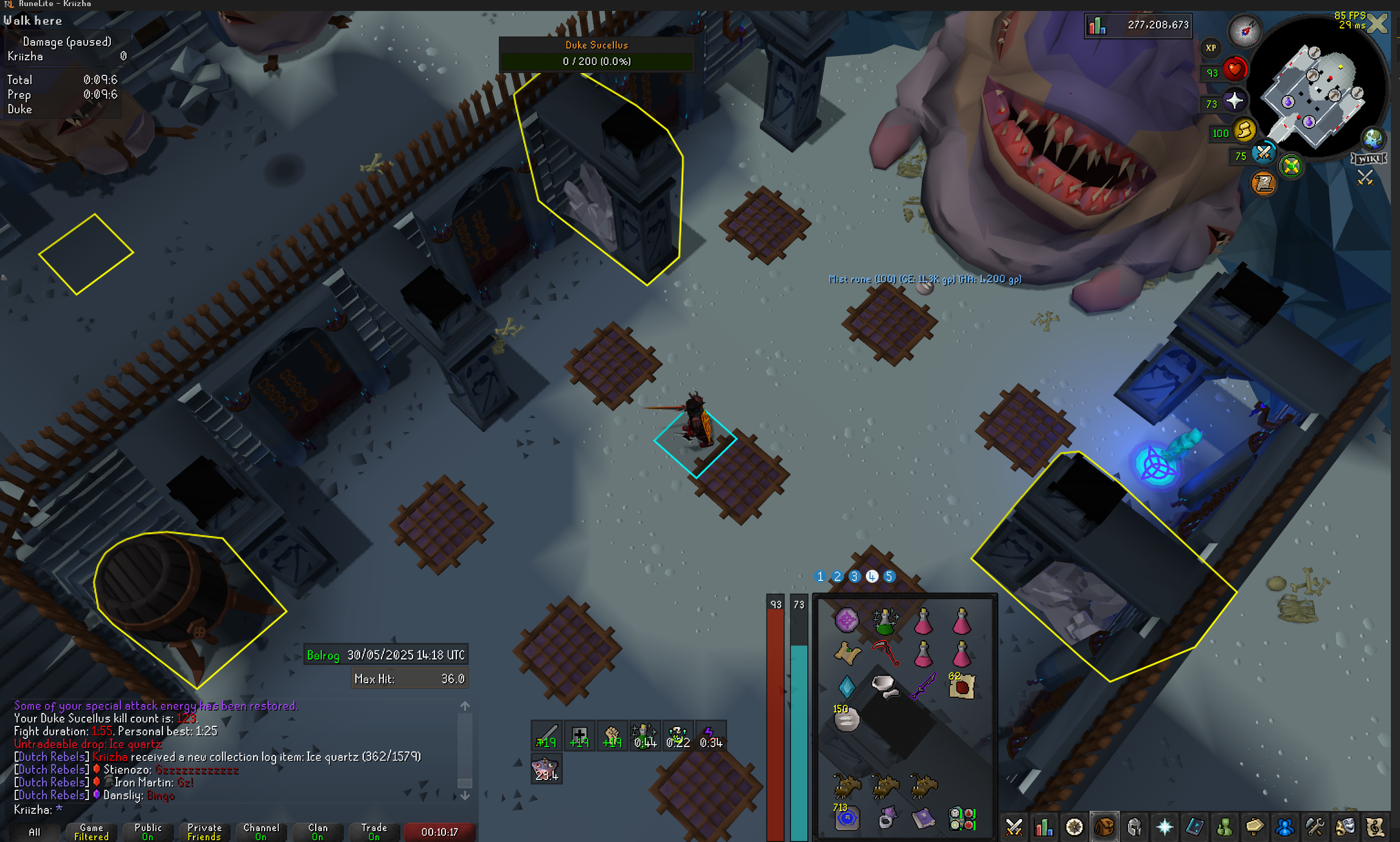Click the purple sword inventory item
This screenshot has width=1400, height=842.
coord(923,686)
